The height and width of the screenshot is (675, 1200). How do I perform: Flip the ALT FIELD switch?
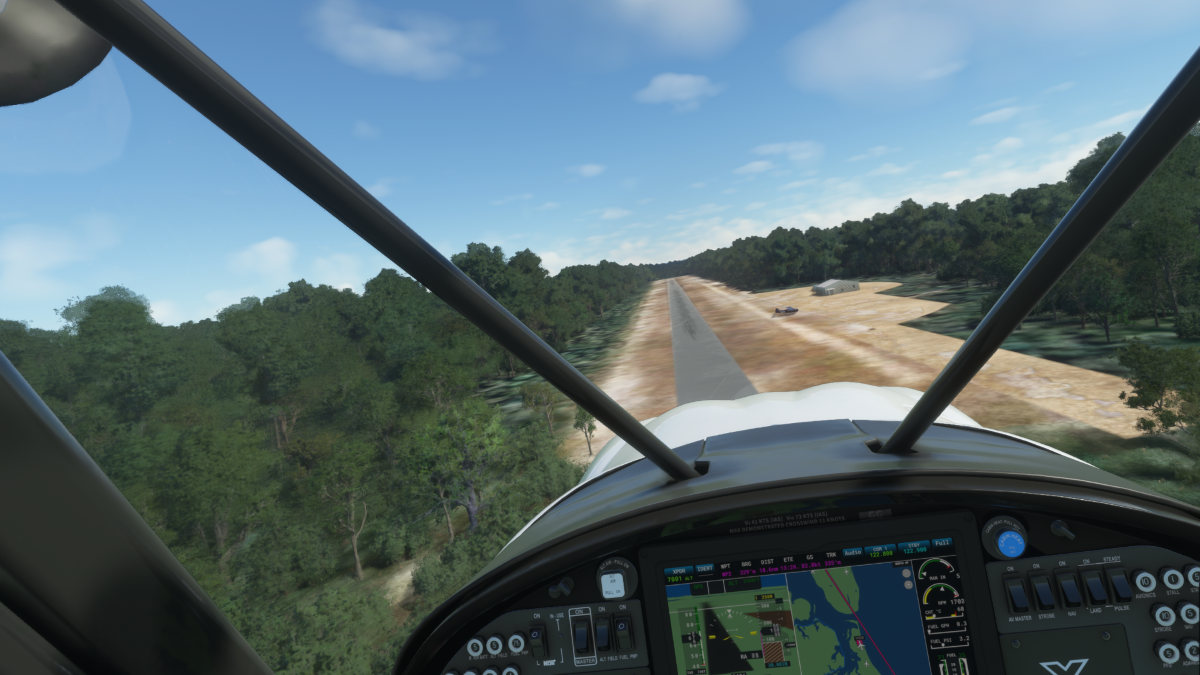point(603,633)
